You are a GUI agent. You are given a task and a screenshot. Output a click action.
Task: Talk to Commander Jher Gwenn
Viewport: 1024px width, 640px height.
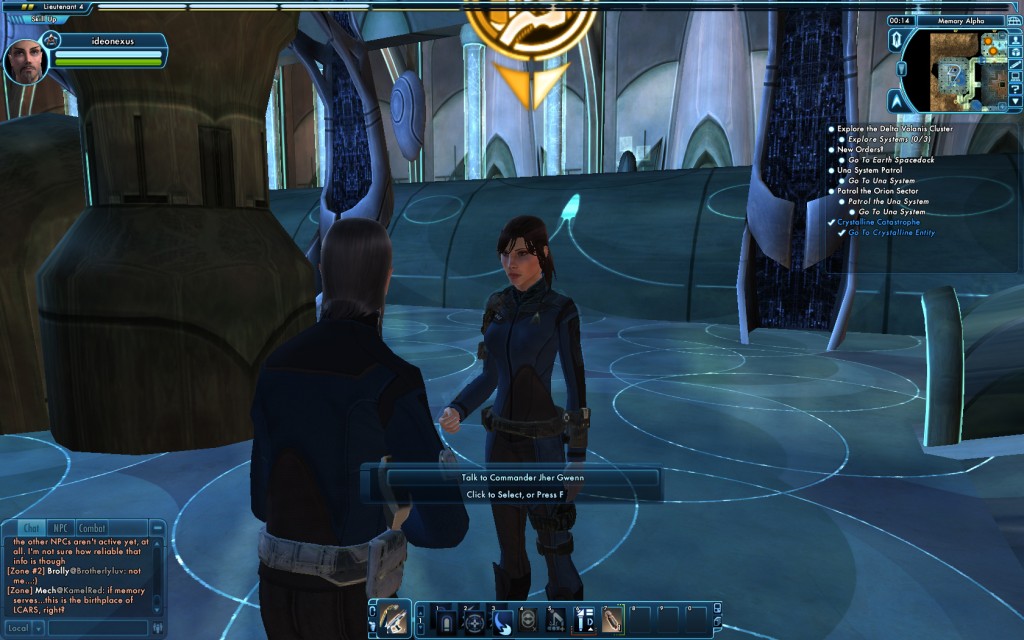click(x=524, y=478)
